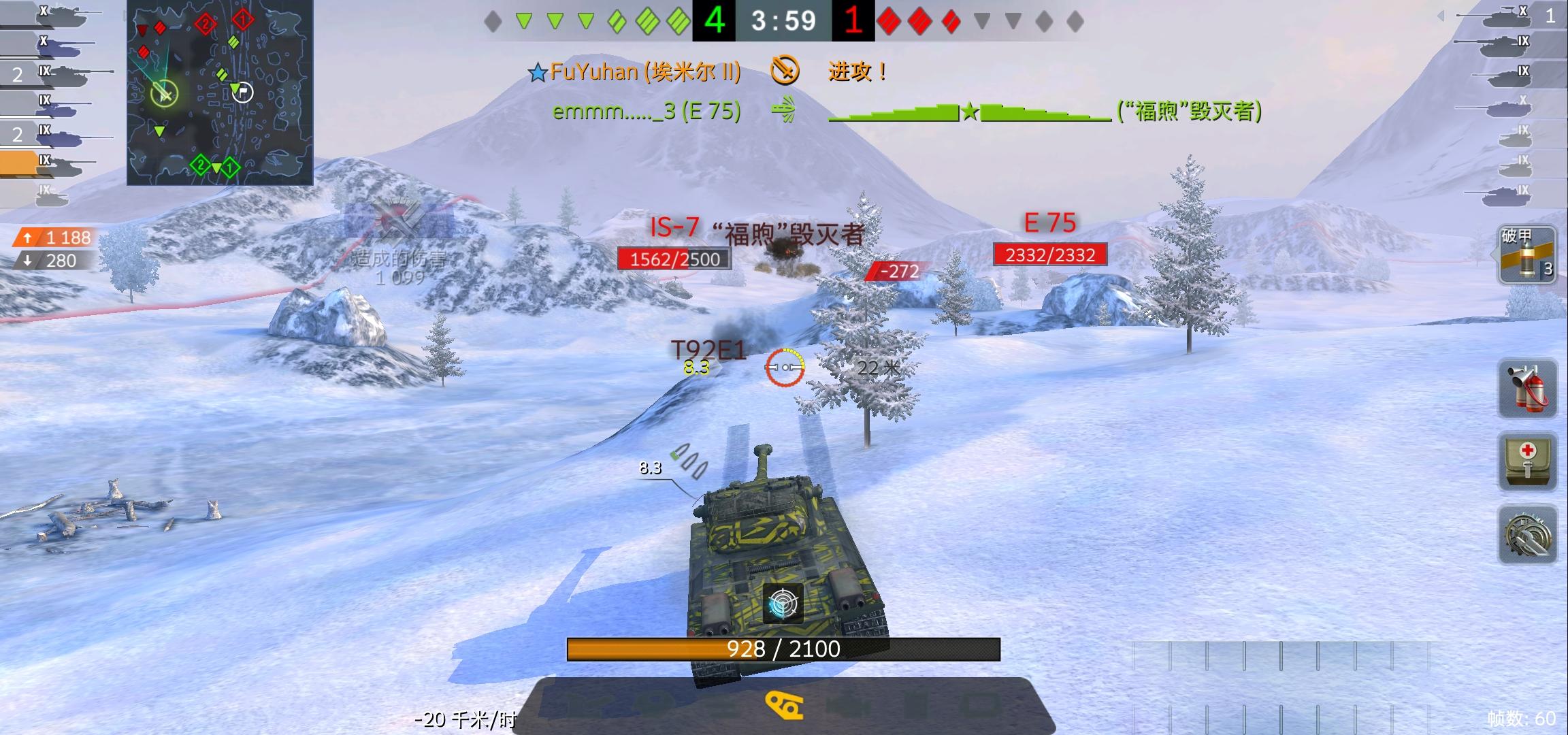Use the fire extinguisher consumable
The height and width of the screenshot is (735, 1568).
click(1526, 390)
